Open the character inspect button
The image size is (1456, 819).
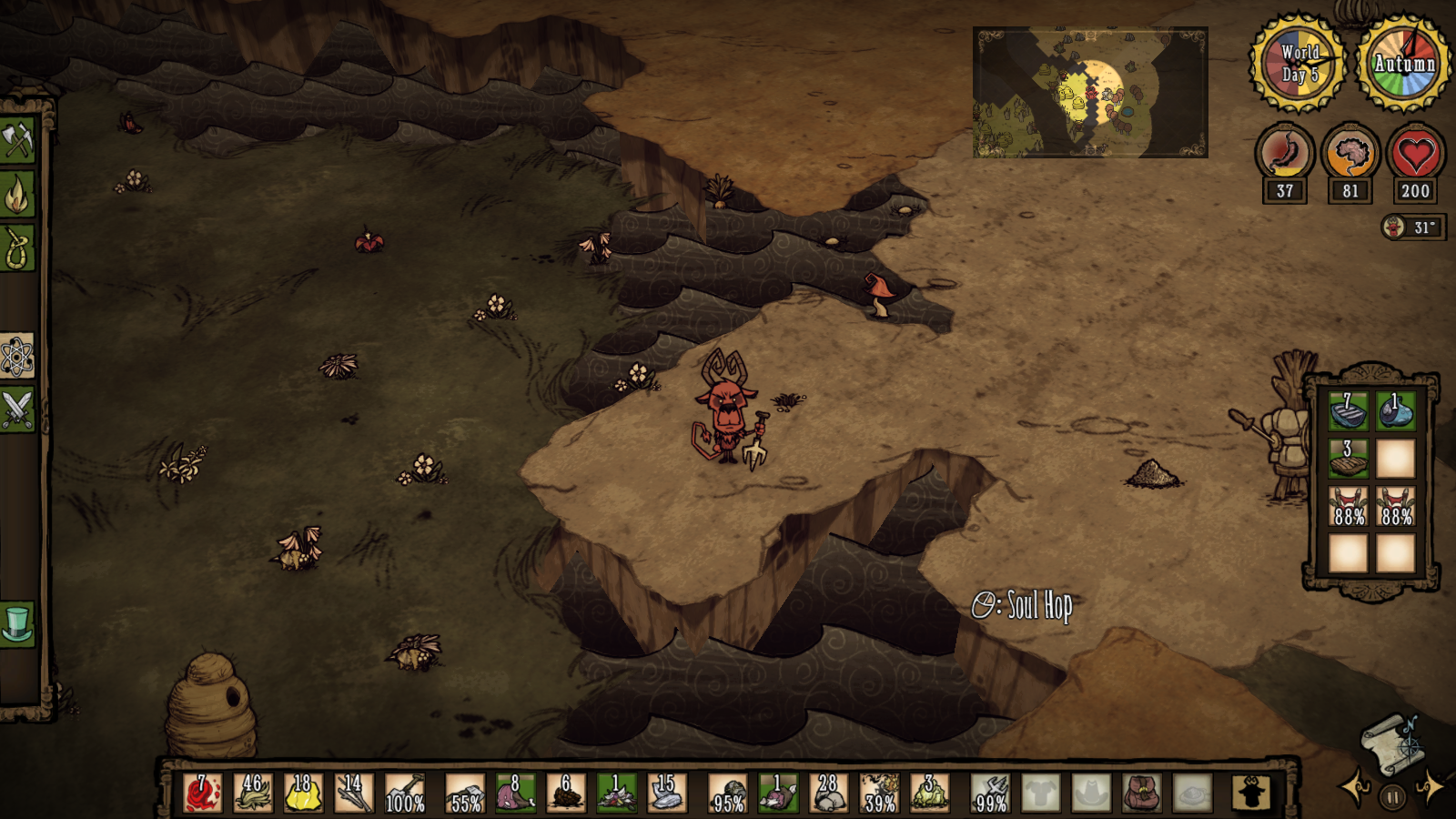click(1251, 793)
